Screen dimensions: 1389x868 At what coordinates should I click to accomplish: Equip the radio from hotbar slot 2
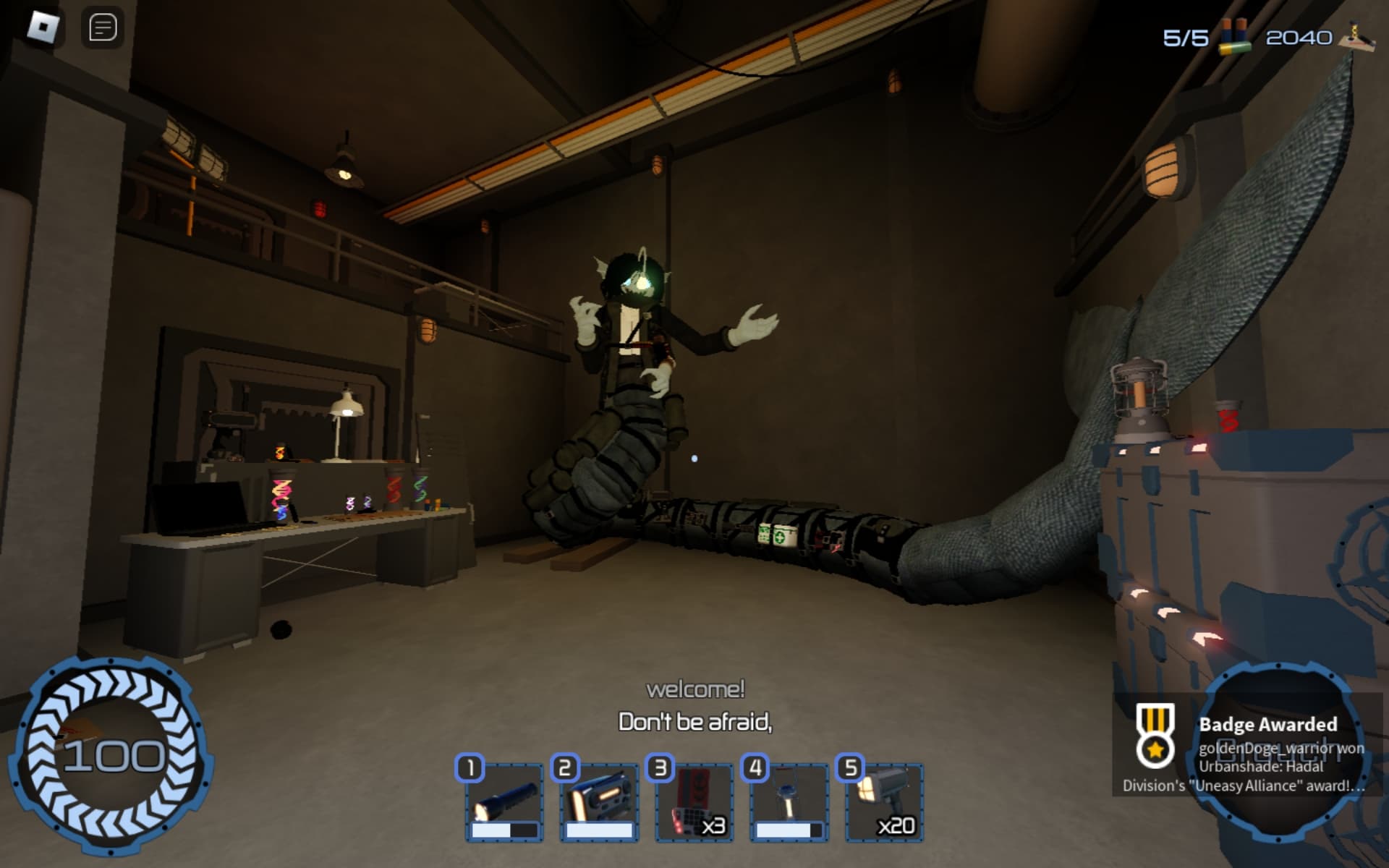(599, 799)
